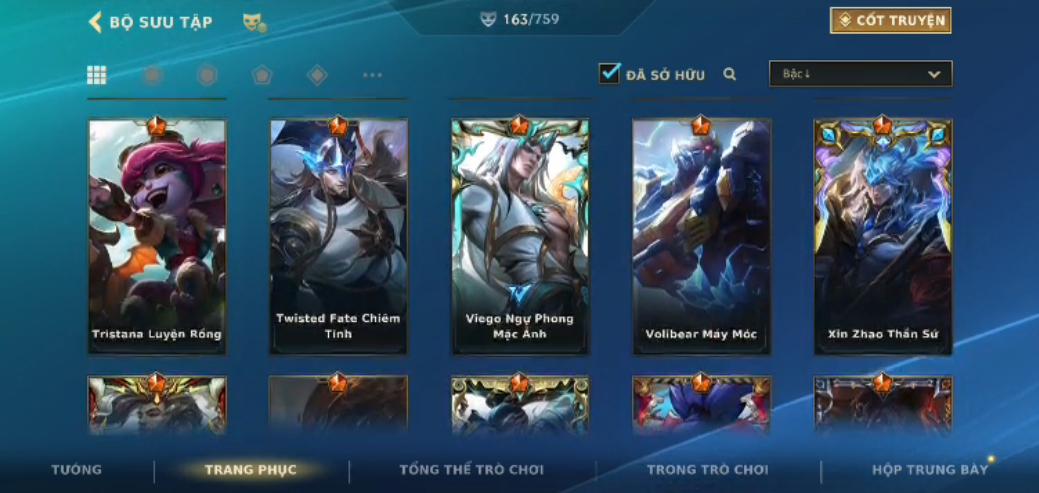
Task: Select the Trang Phục tab
Action: click(250, 470)
